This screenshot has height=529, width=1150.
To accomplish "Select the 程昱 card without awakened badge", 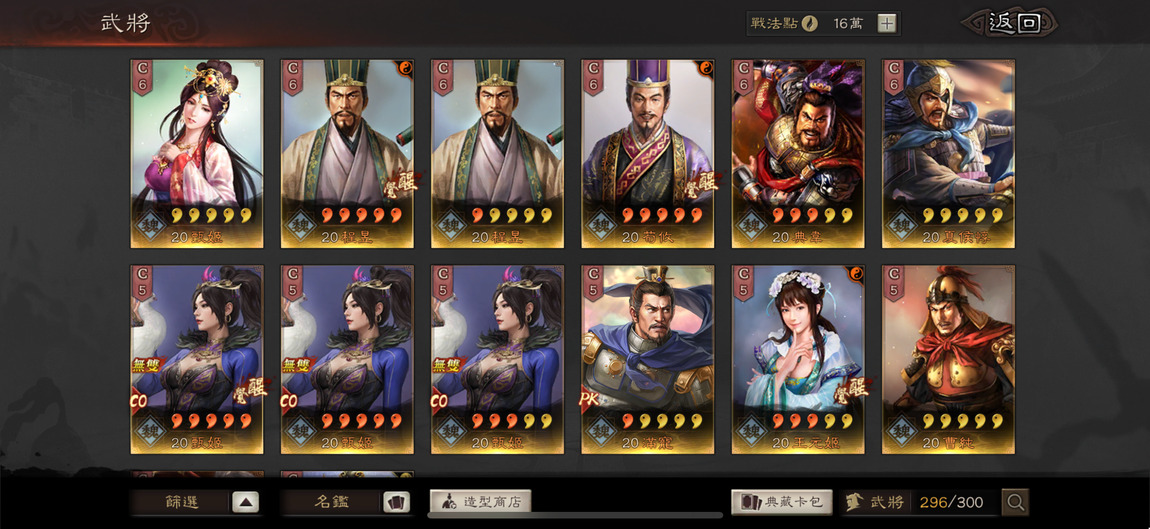I will pyautogui.click(x=497, y=153).
